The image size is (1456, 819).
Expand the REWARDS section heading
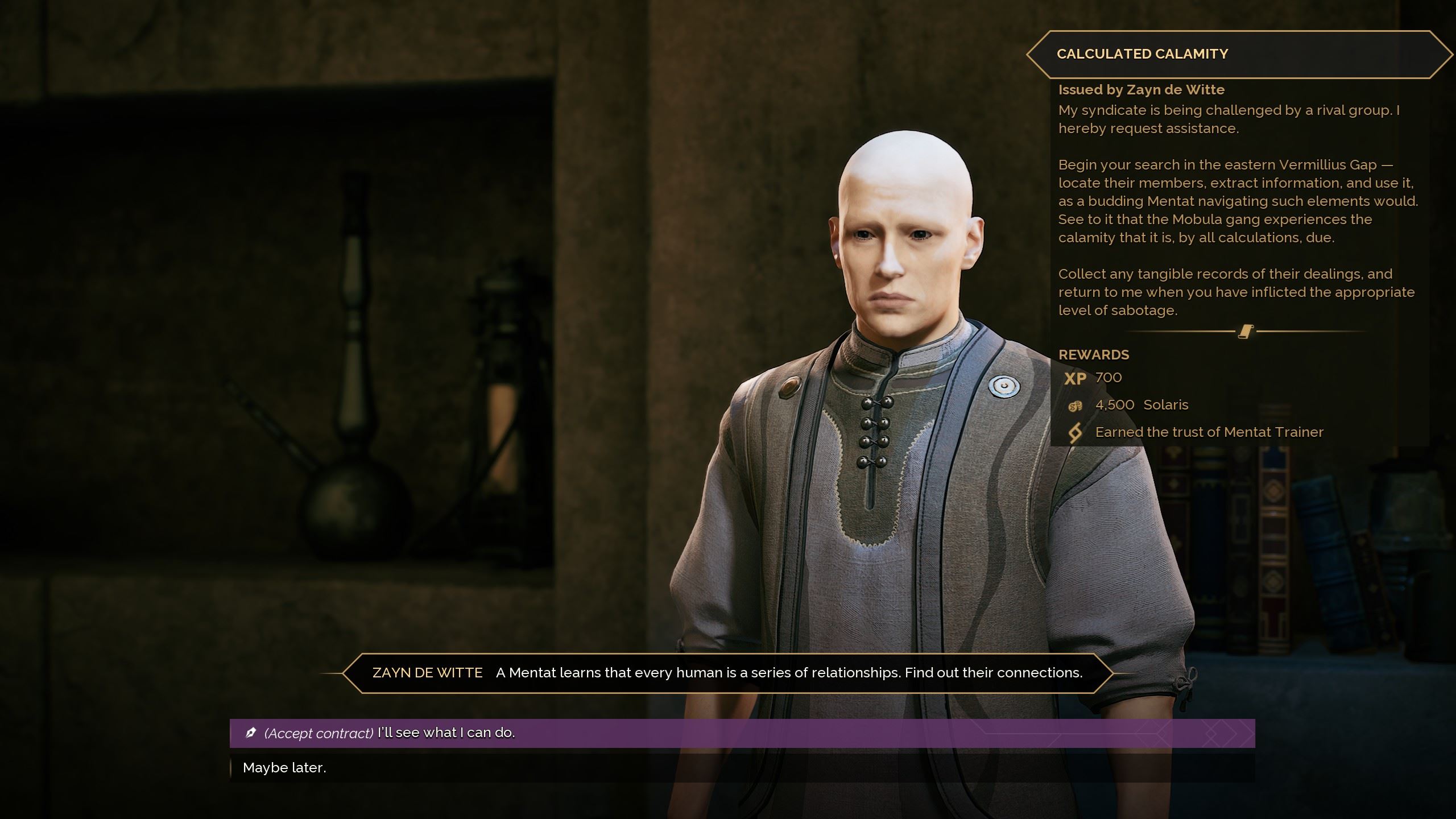click(1093, 354)
